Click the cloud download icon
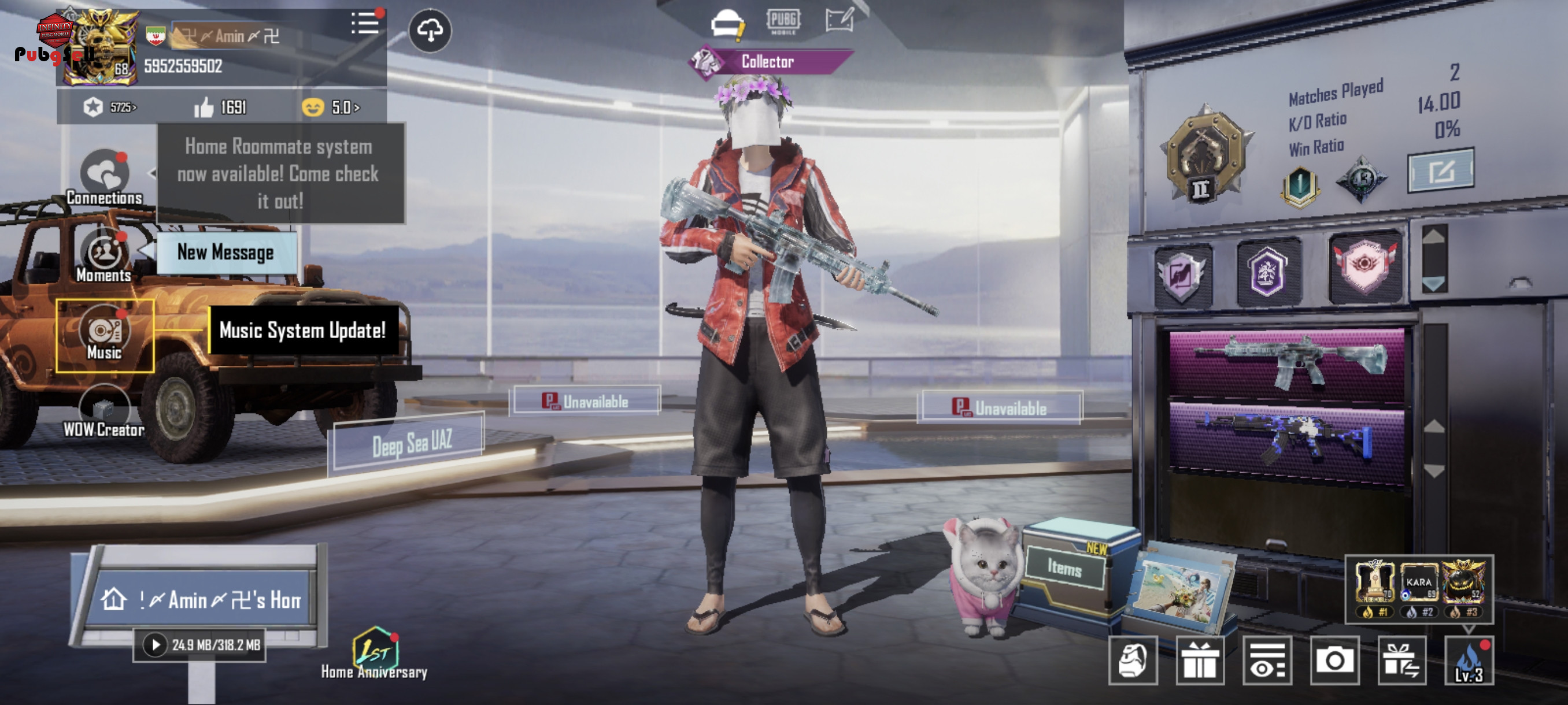Image resolution: width=1568 pixels, height=705 pixels. click(x=430, y=31)
